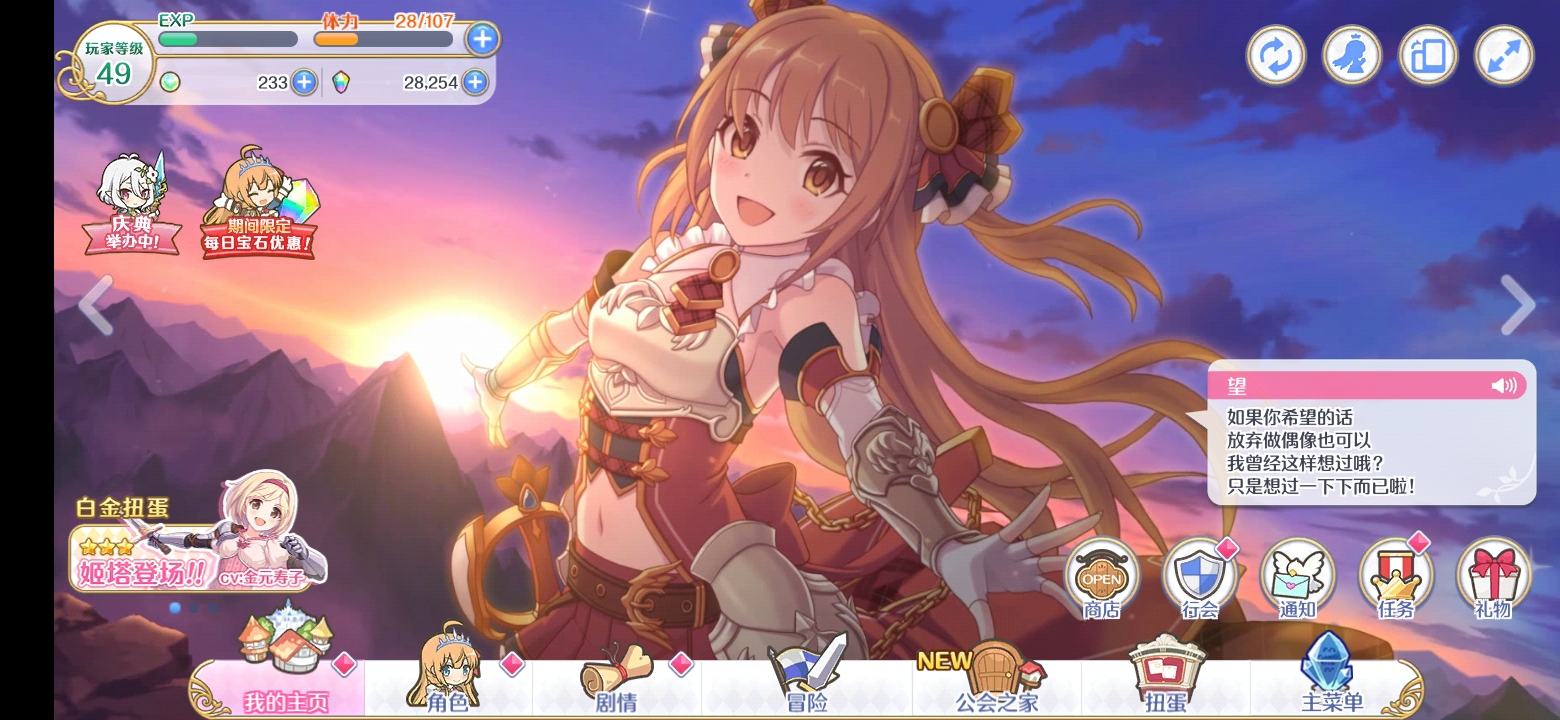Claim rewards via 礼物 present icon
Screen dimensions: 1560x720
(1492, 578)
